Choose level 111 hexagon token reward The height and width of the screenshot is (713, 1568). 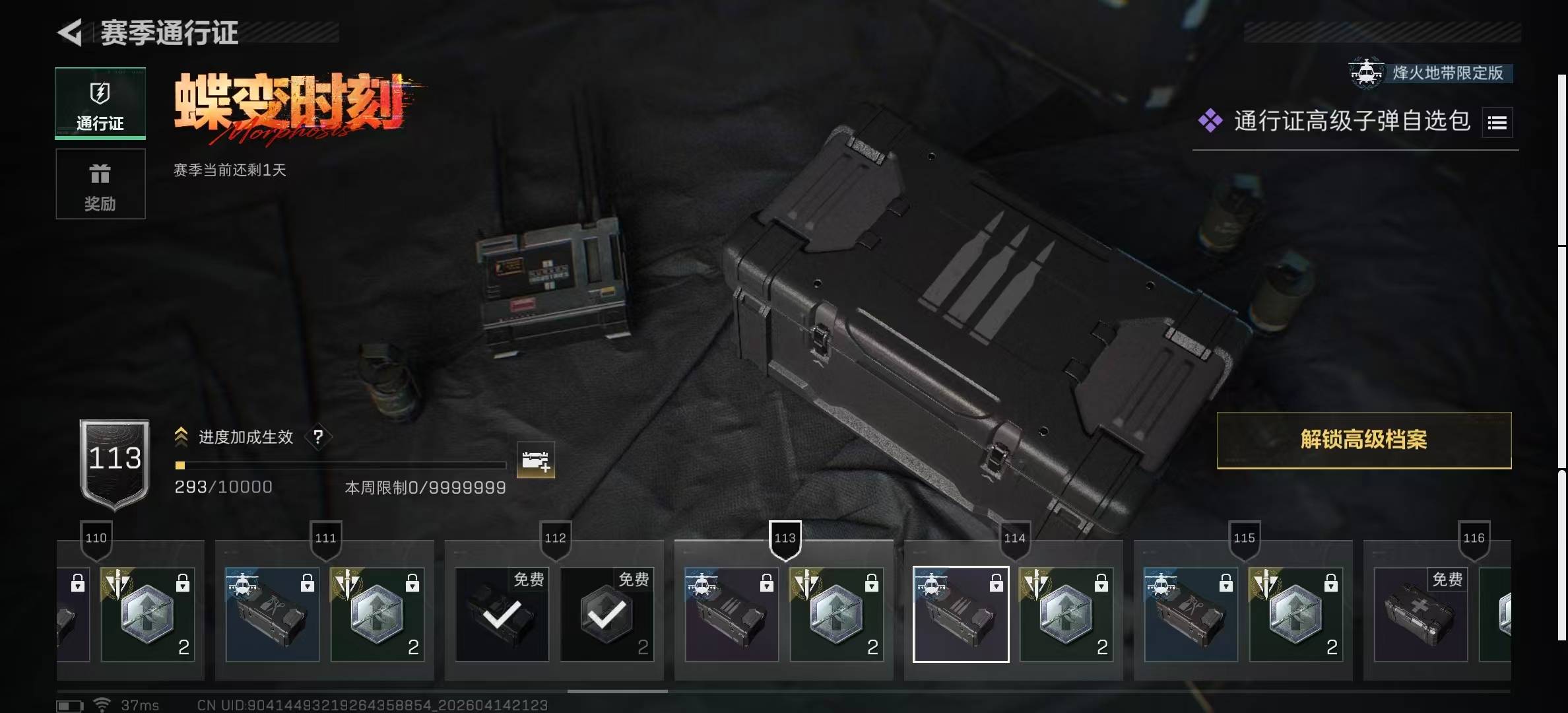pyautogui.click(x=377, y=614)
